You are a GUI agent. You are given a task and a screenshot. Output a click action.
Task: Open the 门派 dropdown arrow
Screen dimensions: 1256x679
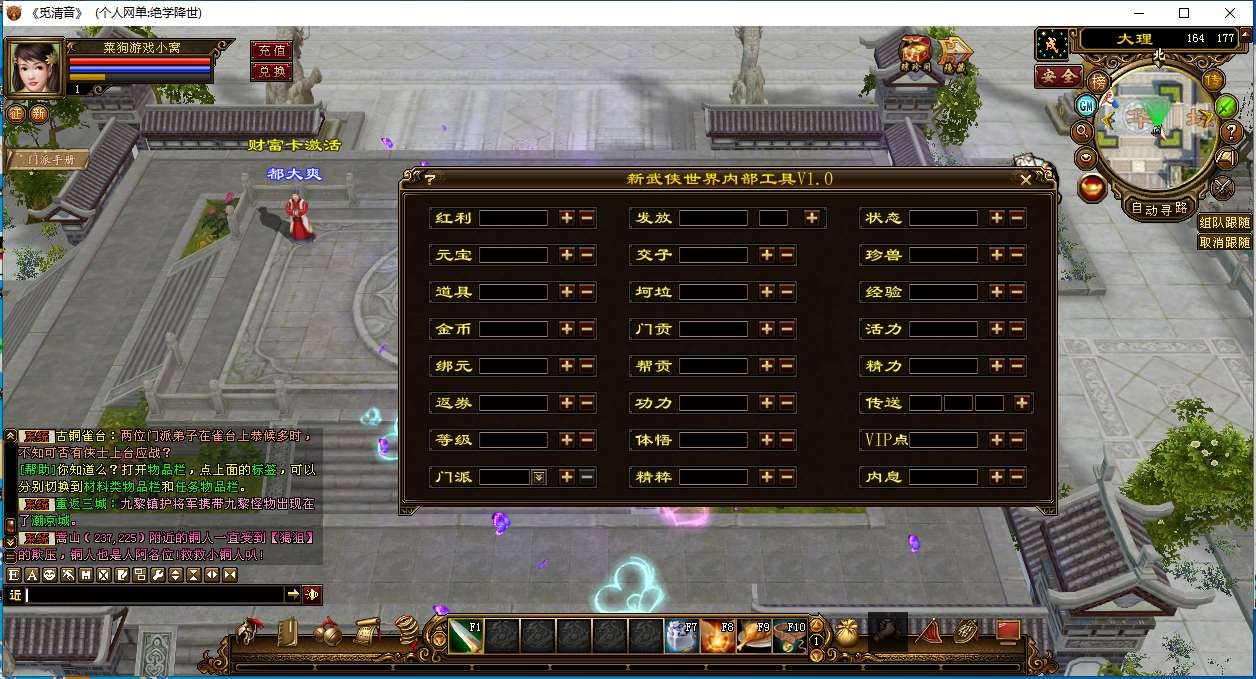tap(539, 477)
